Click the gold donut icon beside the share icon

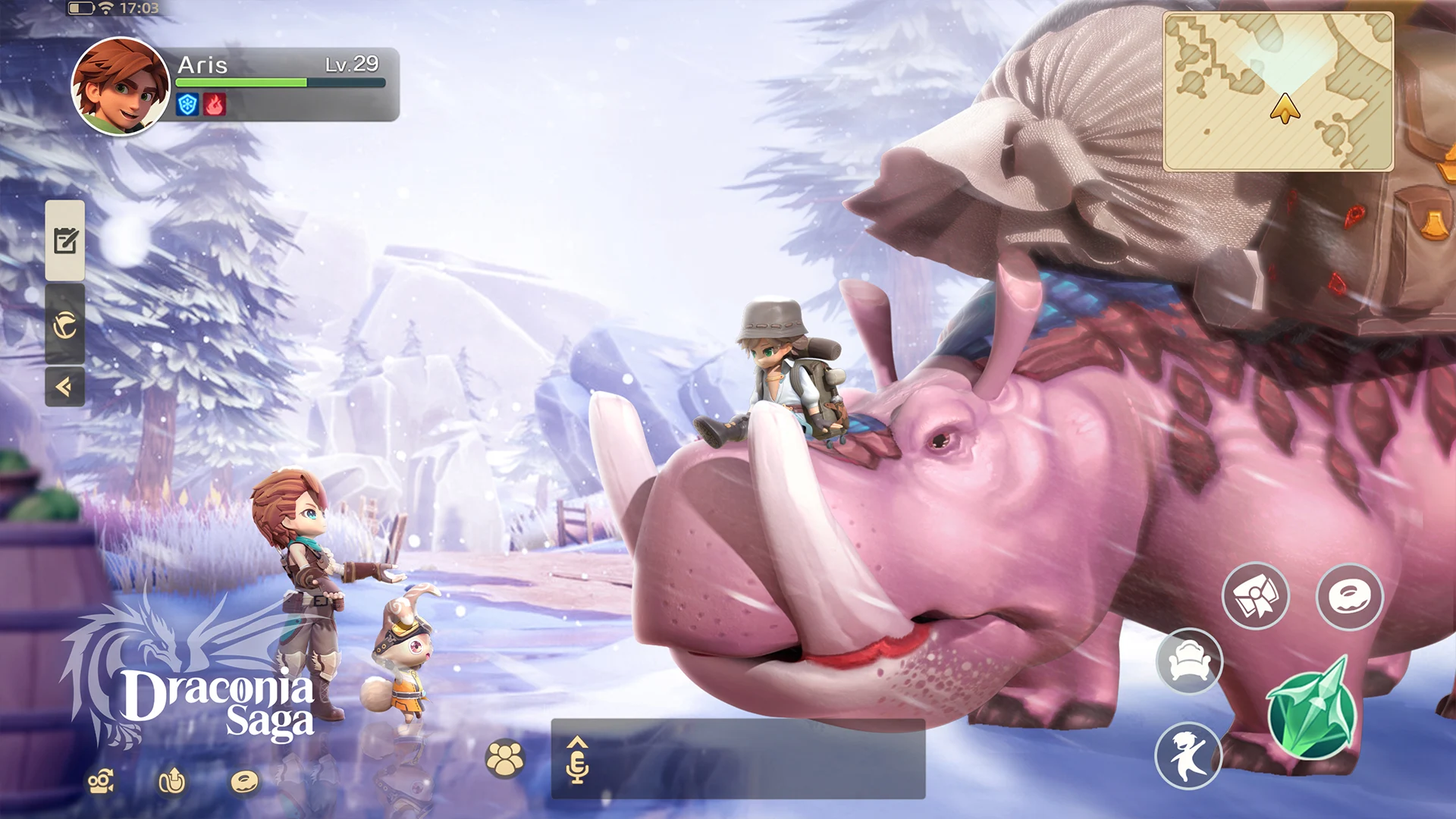pyautogui.click(x=244, y=782)
